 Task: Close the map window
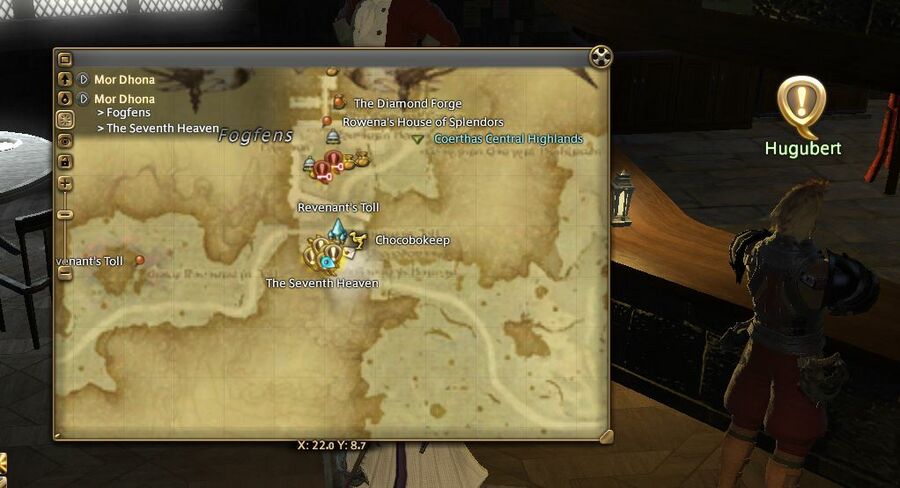pos(600,56)
